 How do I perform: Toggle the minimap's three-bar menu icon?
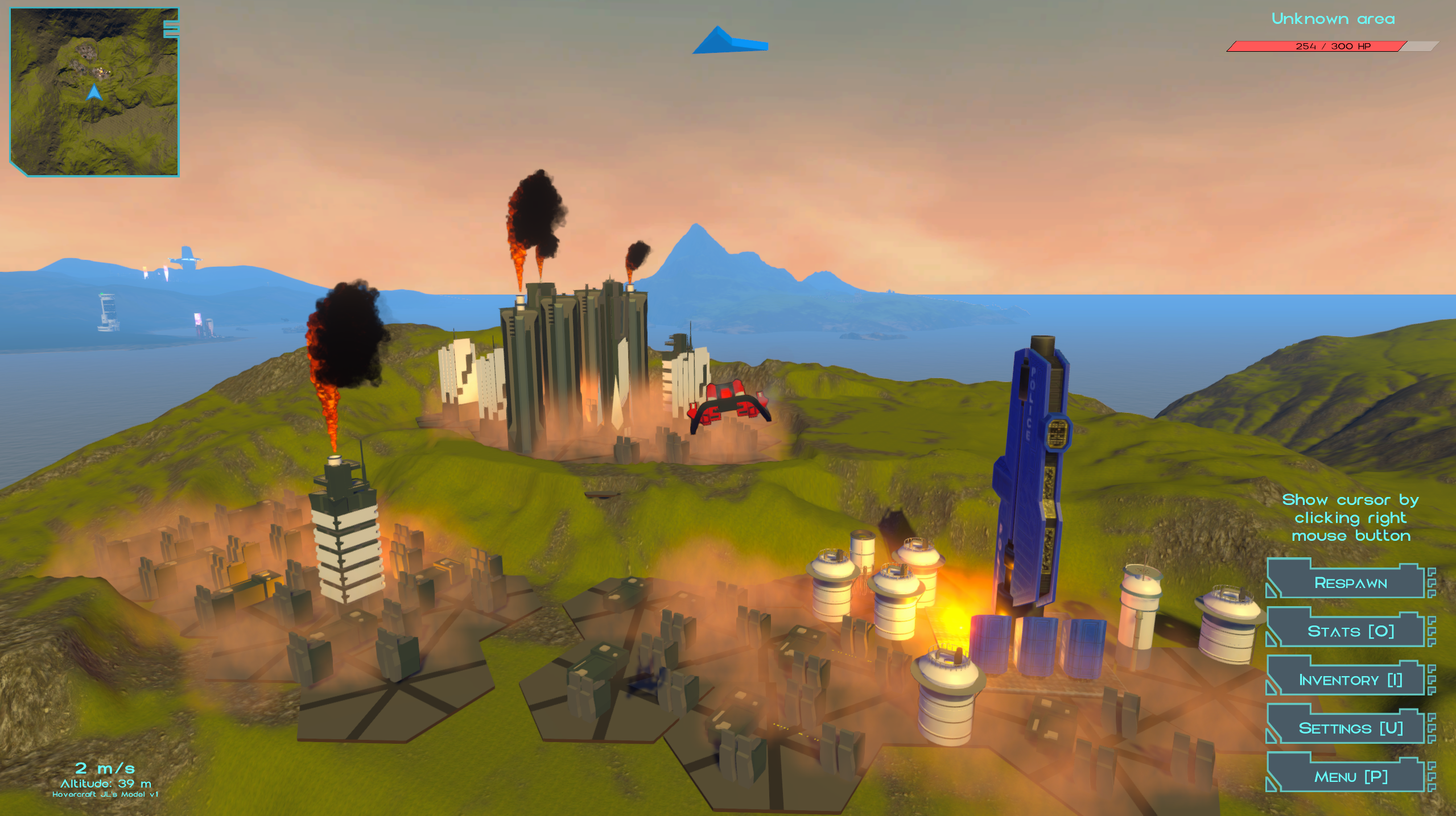171,29
